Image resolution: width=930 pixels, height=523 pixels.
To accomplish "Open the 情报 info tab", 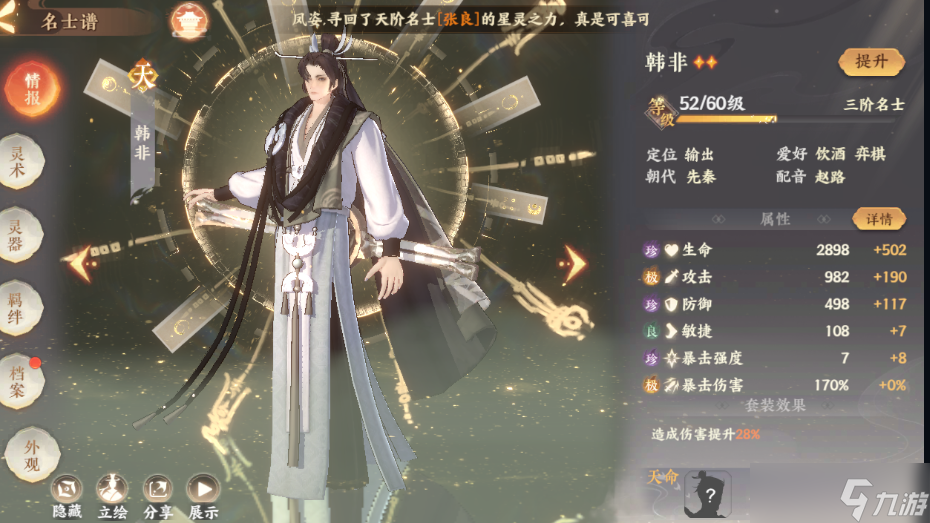I will tap(32, 87).
